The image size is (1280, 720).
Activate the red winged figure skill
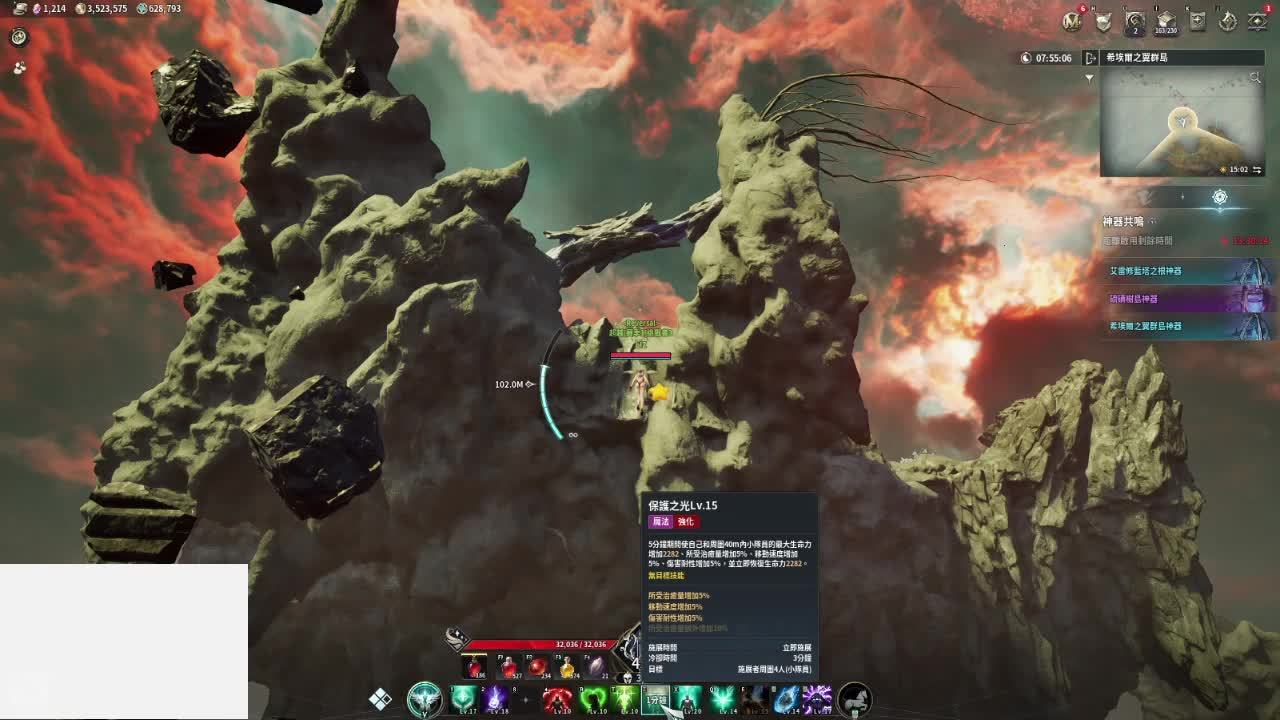pos(558,698)
